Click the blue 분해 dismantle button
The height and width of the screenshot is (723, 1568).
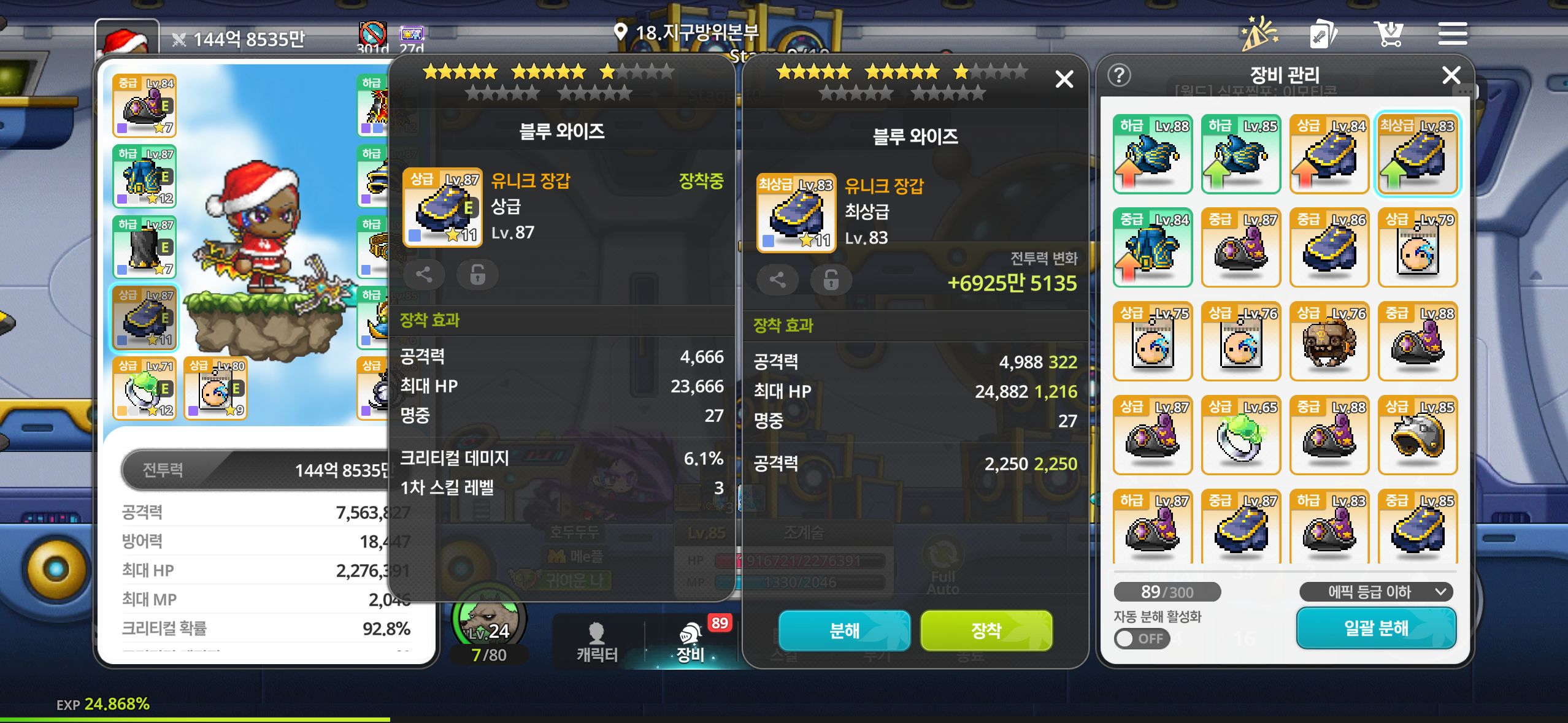[x=844, y=630]
